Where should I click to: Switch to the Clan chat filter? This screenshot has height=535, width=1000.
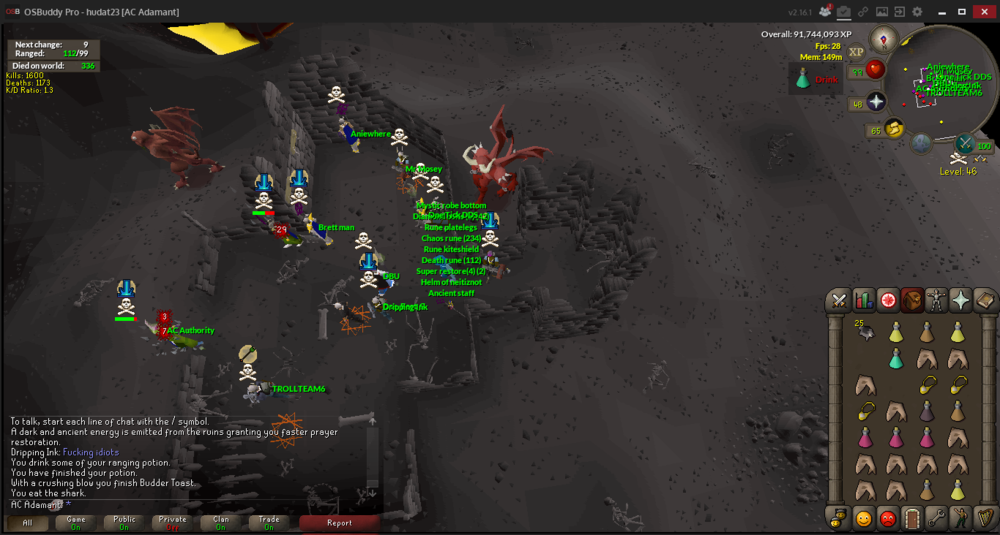coord(220,522)
